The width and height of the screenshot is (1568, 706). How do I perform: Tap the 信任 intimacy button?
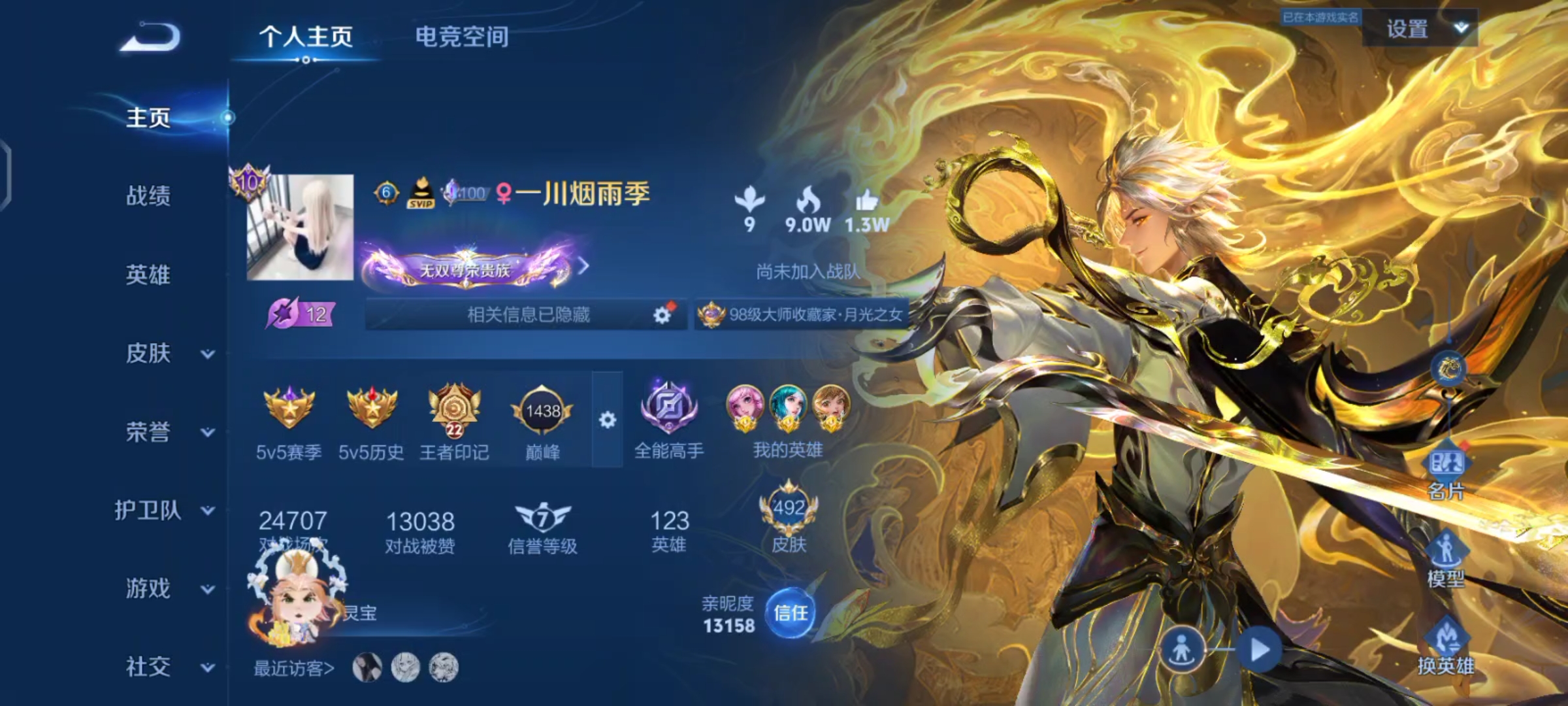point(791,613)
